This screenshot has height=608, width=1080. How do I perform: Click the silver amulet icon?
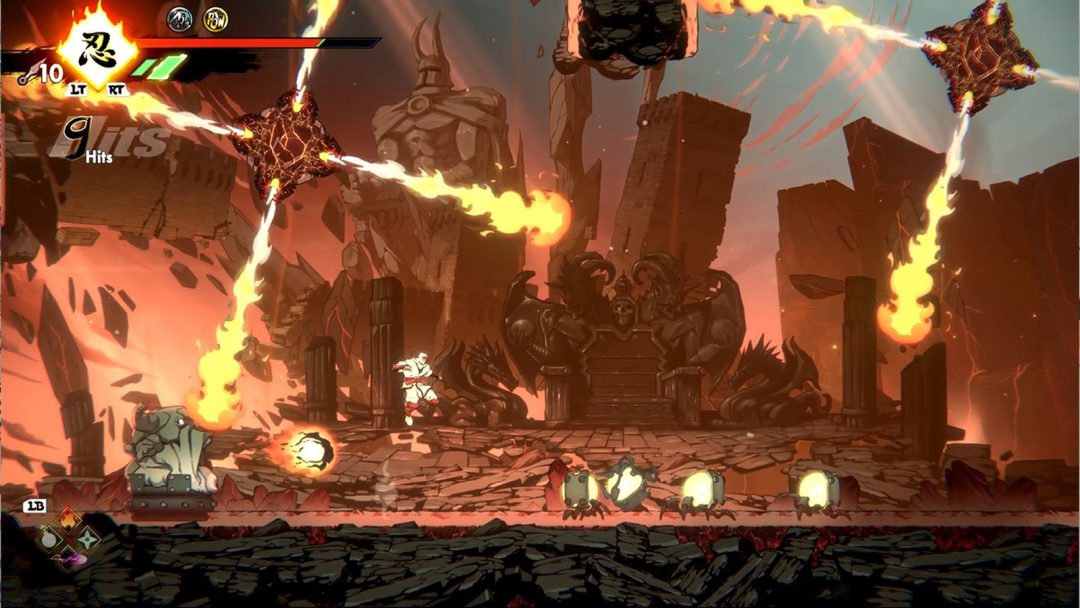click(180, 17)
